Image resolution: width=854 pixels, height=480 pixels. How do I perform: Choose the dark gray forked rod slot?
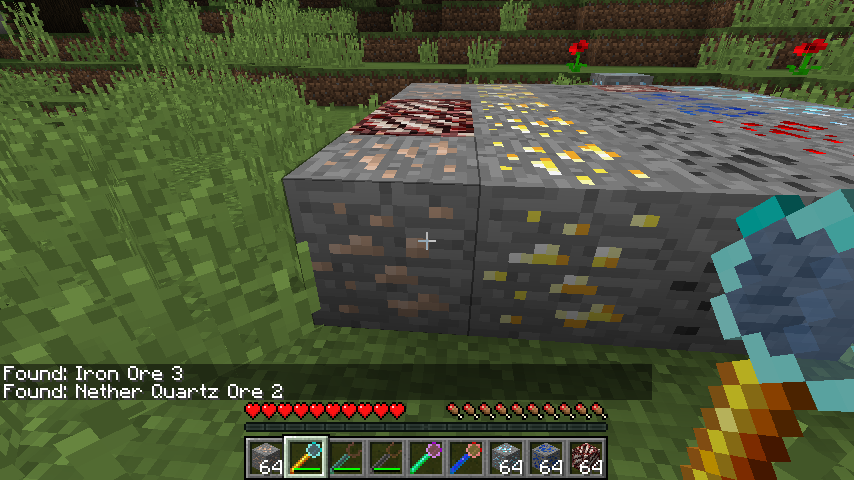386,458
